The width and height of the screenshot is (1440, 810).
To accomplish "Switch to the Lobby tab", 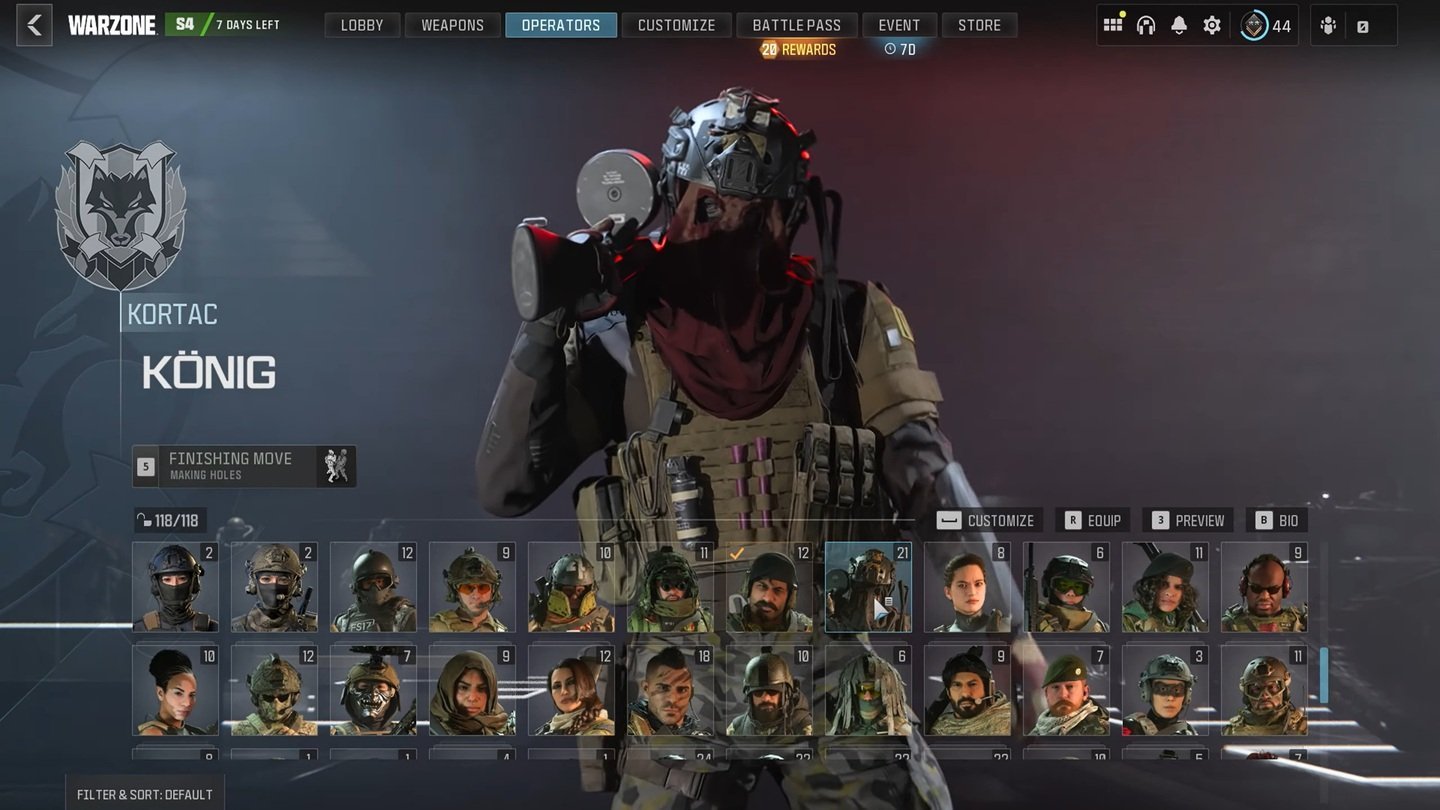I will point(361,25).
